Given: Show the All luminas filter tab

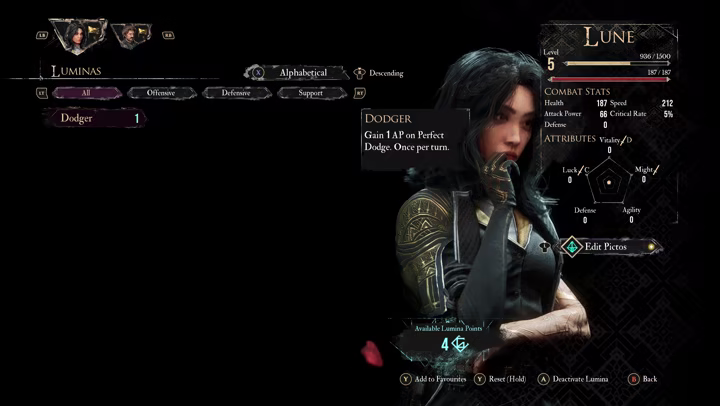Looking at the screenshot, I should (x=86, y=93).
